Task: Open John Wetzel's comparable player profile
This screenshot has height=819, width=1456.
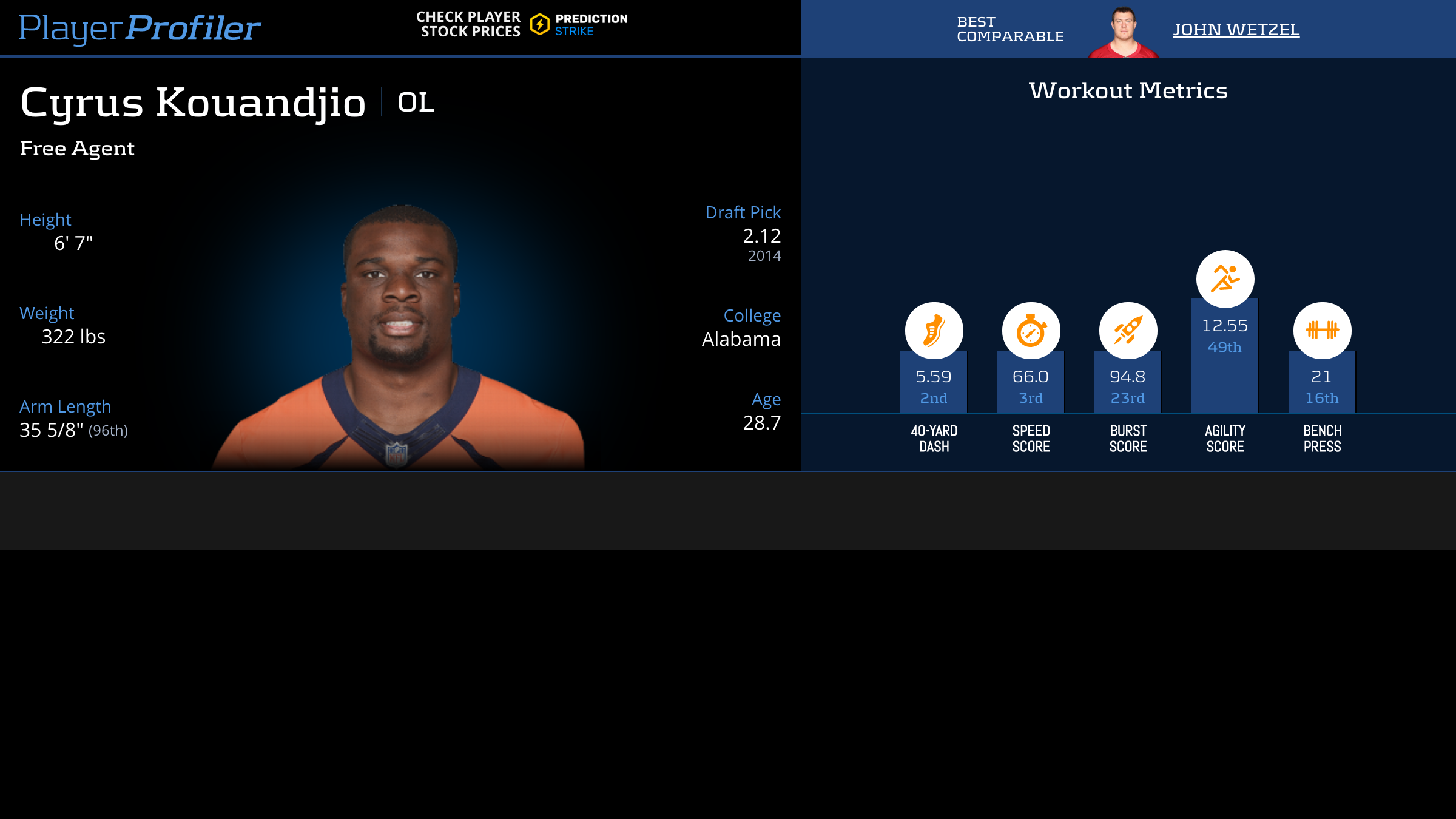Action: (x=1236, y=29)
